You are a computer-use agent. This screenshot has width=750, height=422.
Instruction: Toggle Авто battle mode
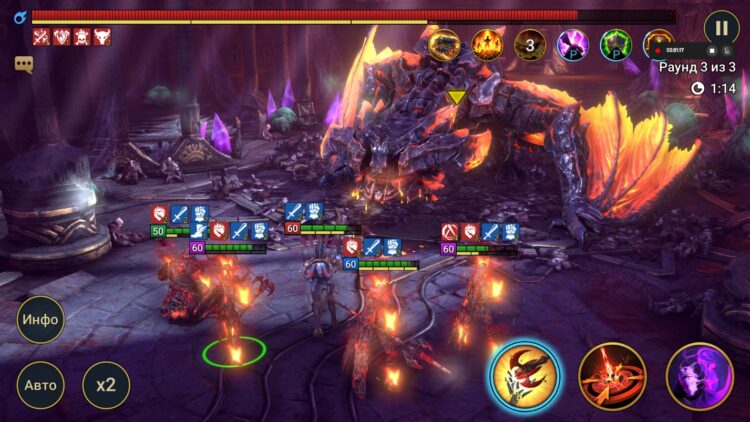[41, 384]
